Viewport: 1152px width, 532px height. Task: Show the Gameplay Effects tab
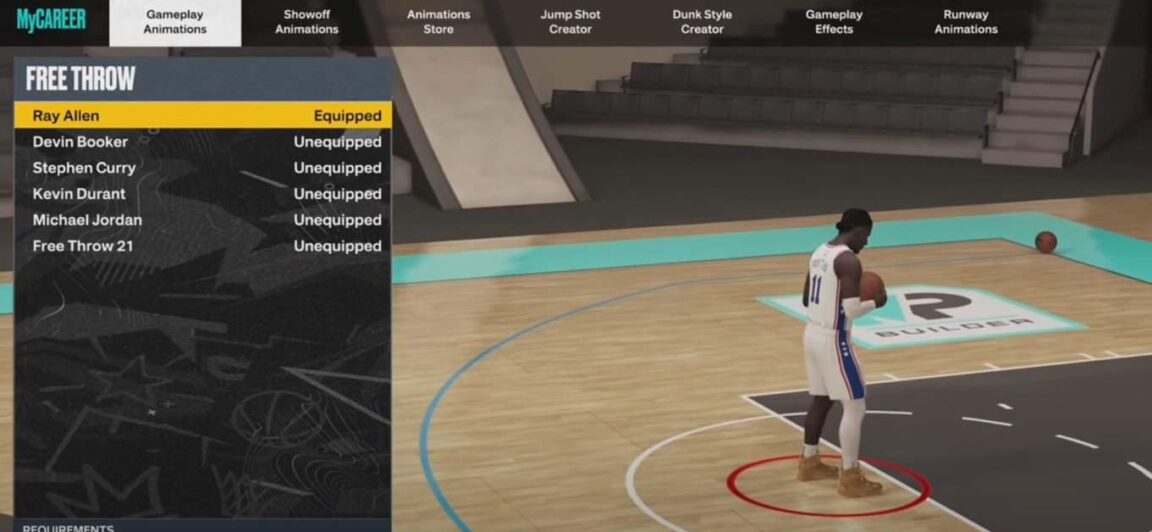point(834,22)
